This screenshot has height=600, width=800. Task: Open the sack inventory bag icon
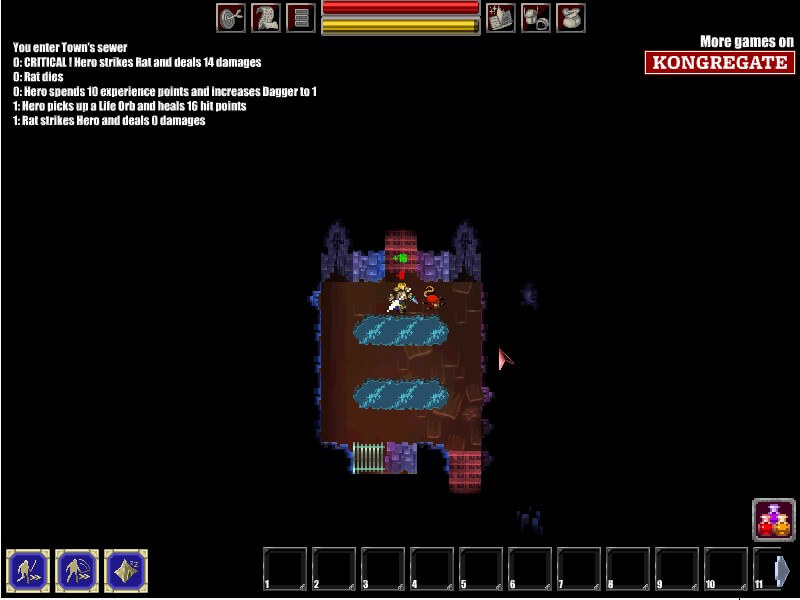[571, 18]
